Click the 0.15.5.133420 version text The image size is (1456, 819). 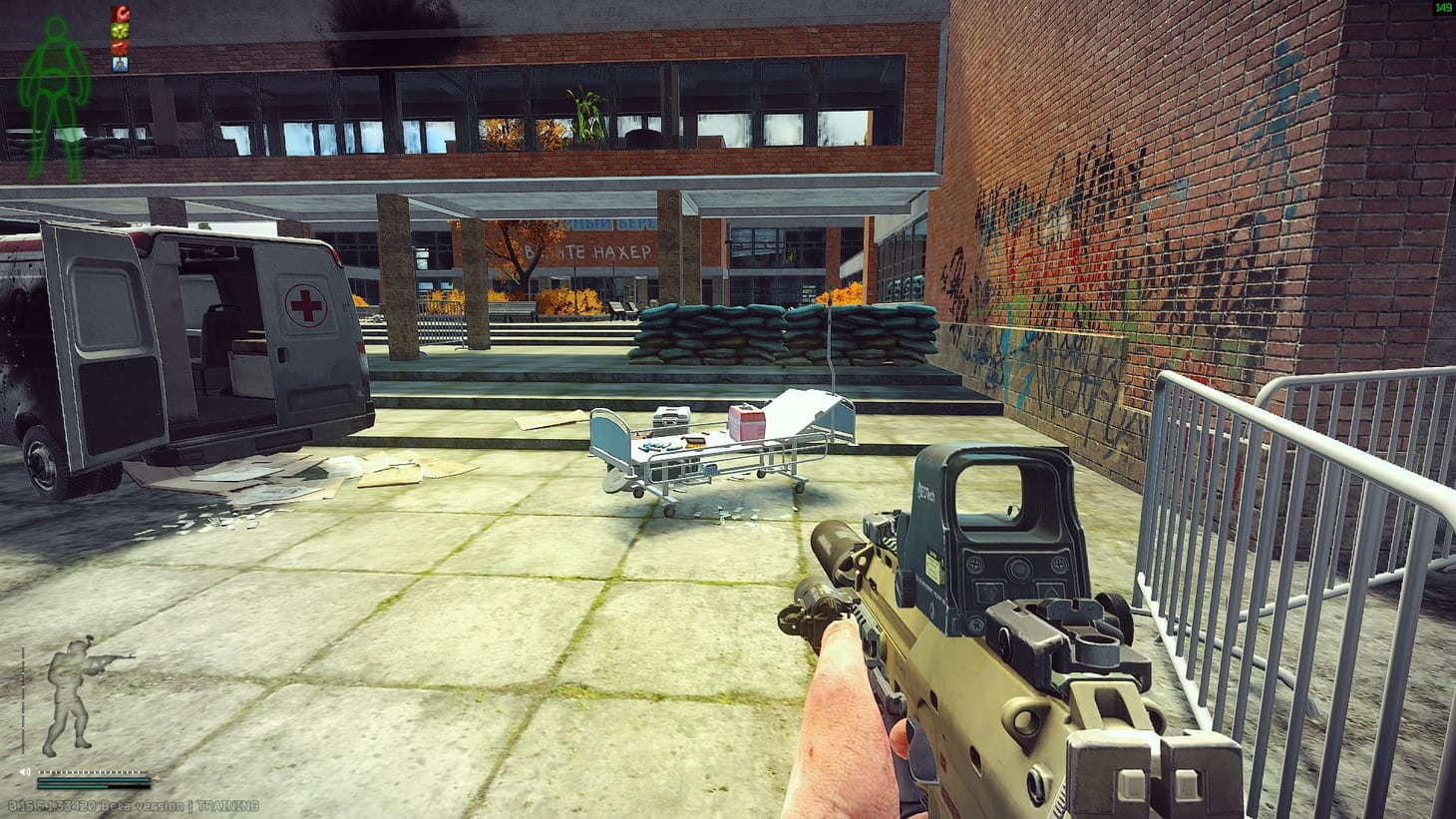[x=52, y=805]
